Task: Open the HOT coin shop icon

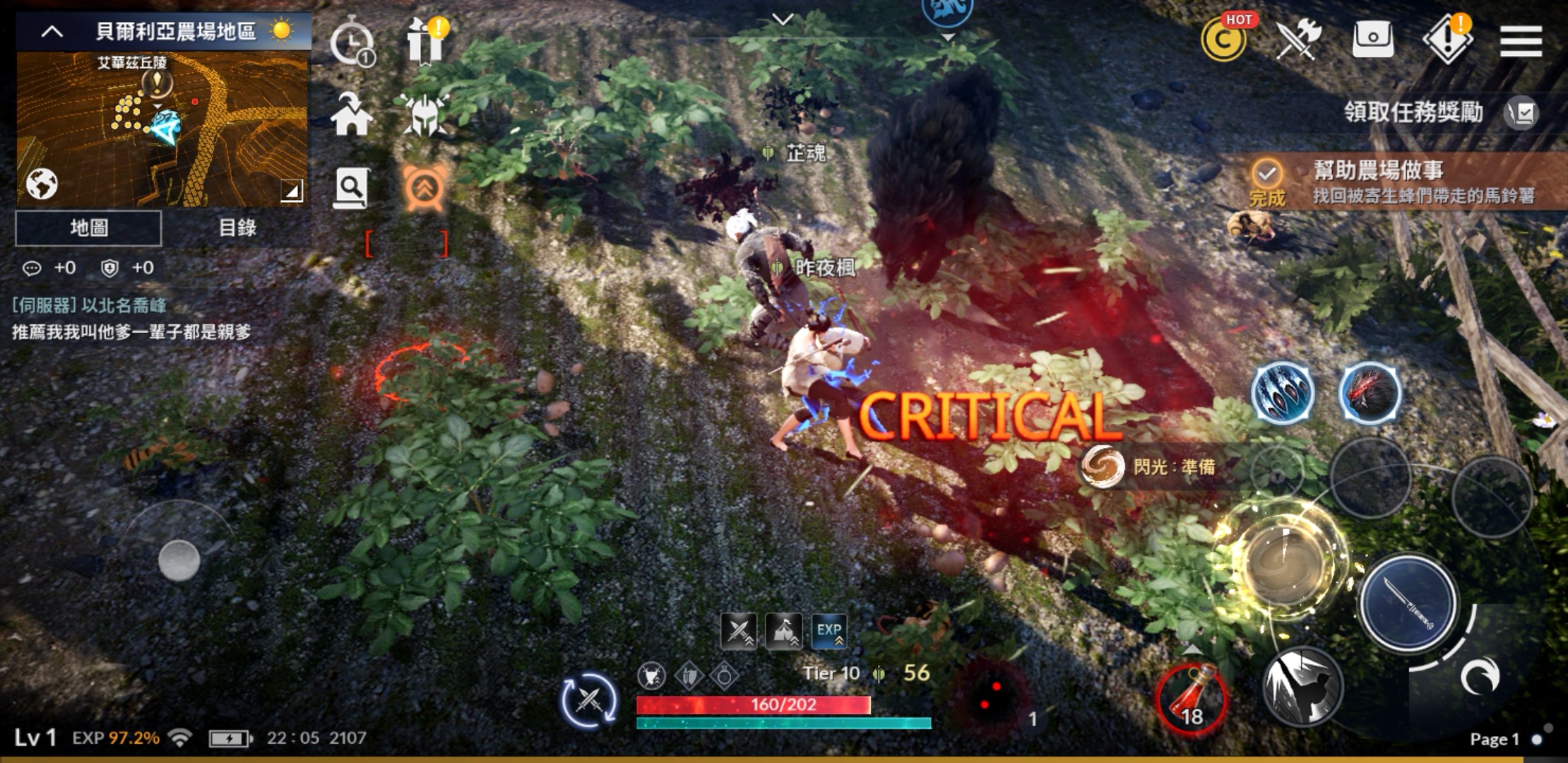Action: [x=1224, y=39]
